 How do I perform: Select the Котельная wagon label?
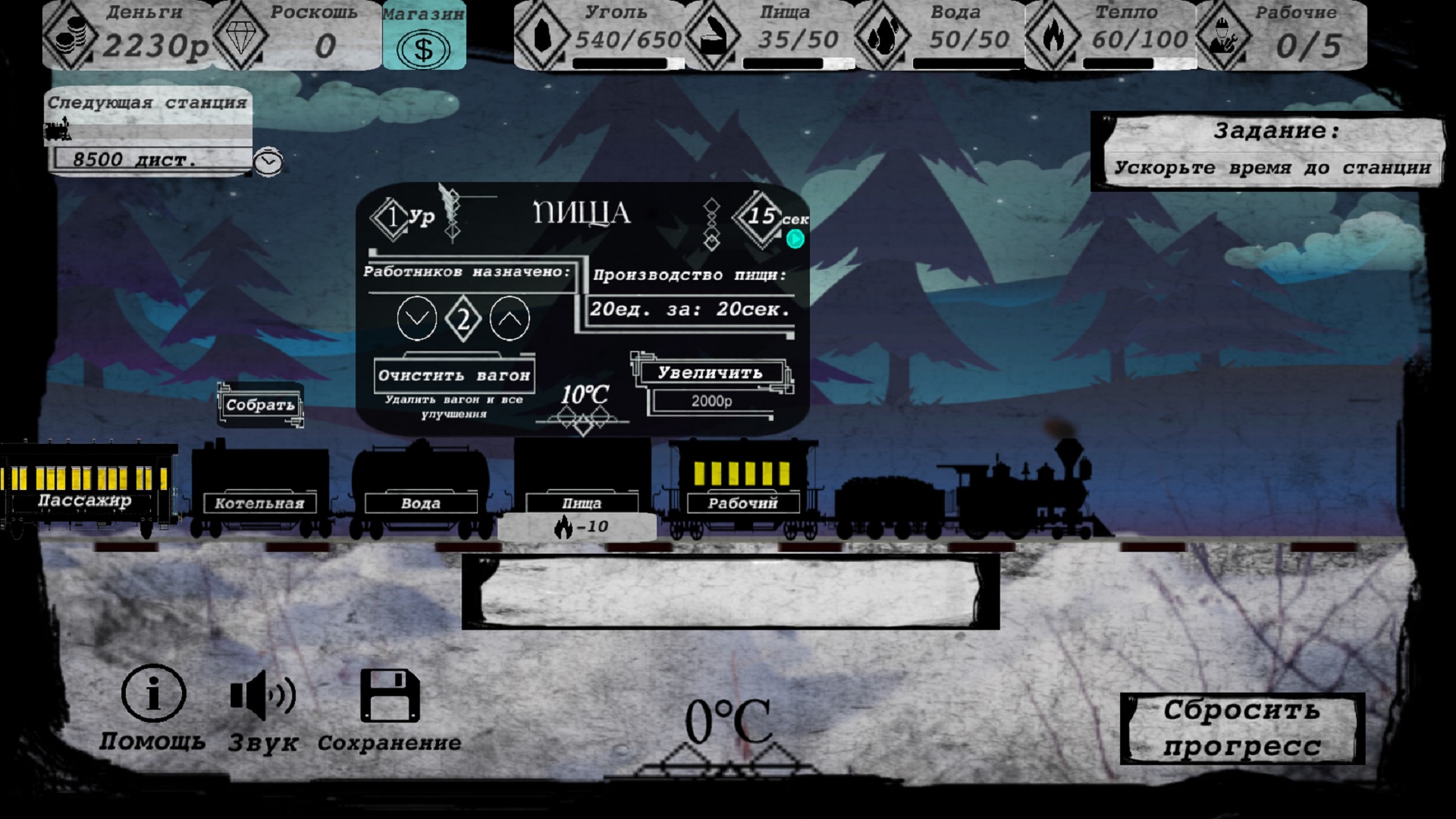259,503
